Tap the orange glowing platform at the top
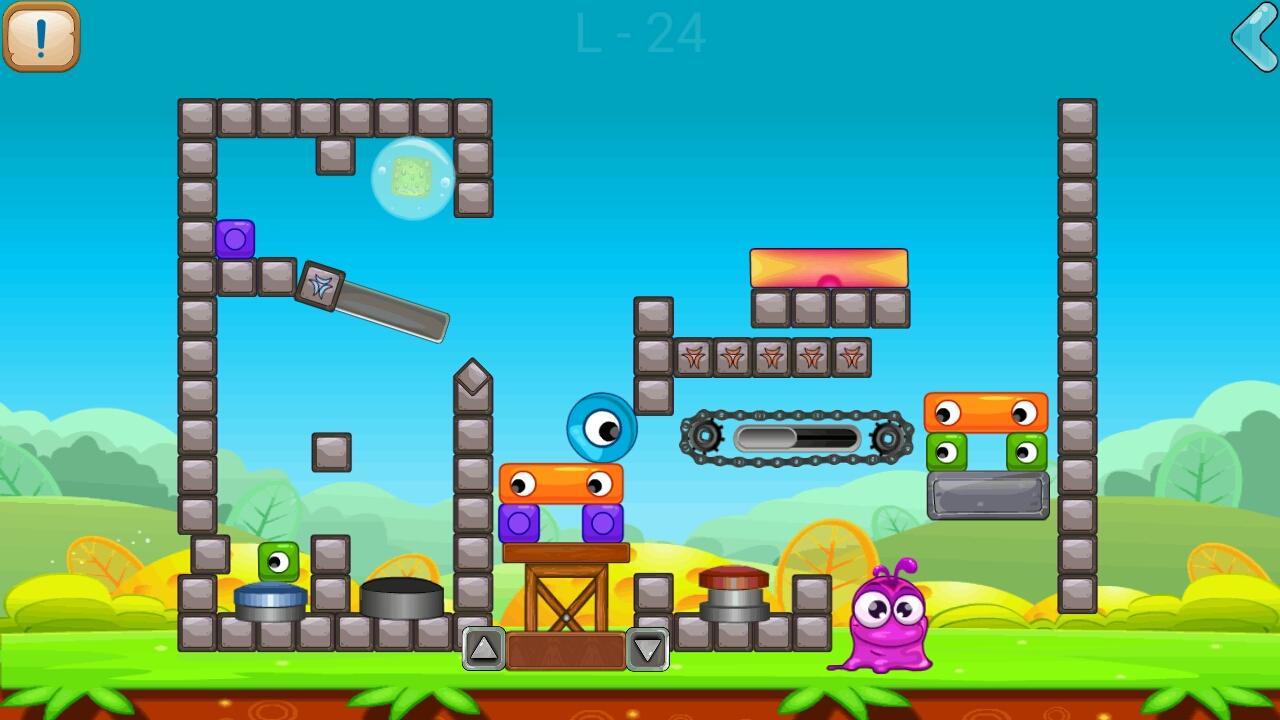The height and width of the screenshot is (720, 1280). 828,266
